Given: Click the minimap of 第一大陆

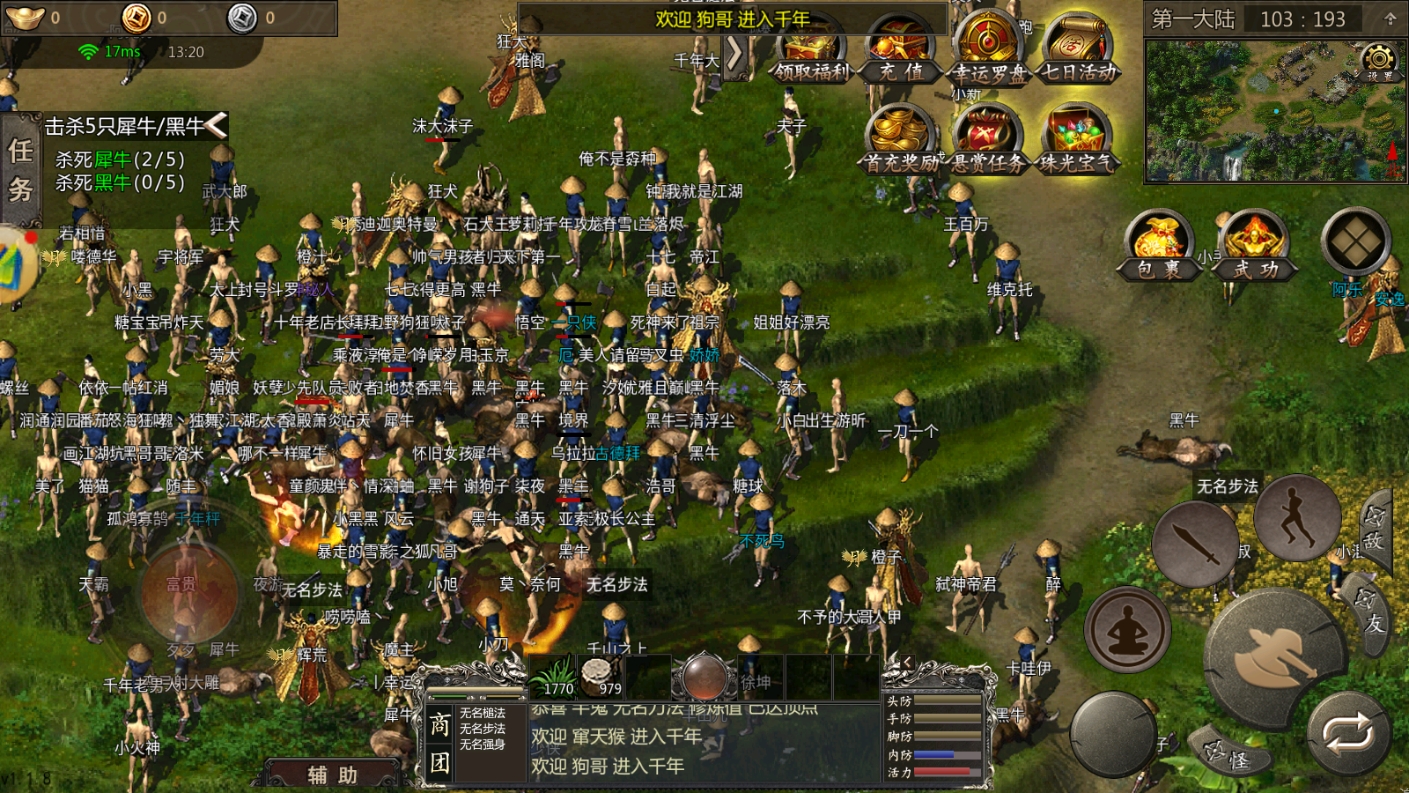Looking at the screenshot, I should [x=1260, y=112].
